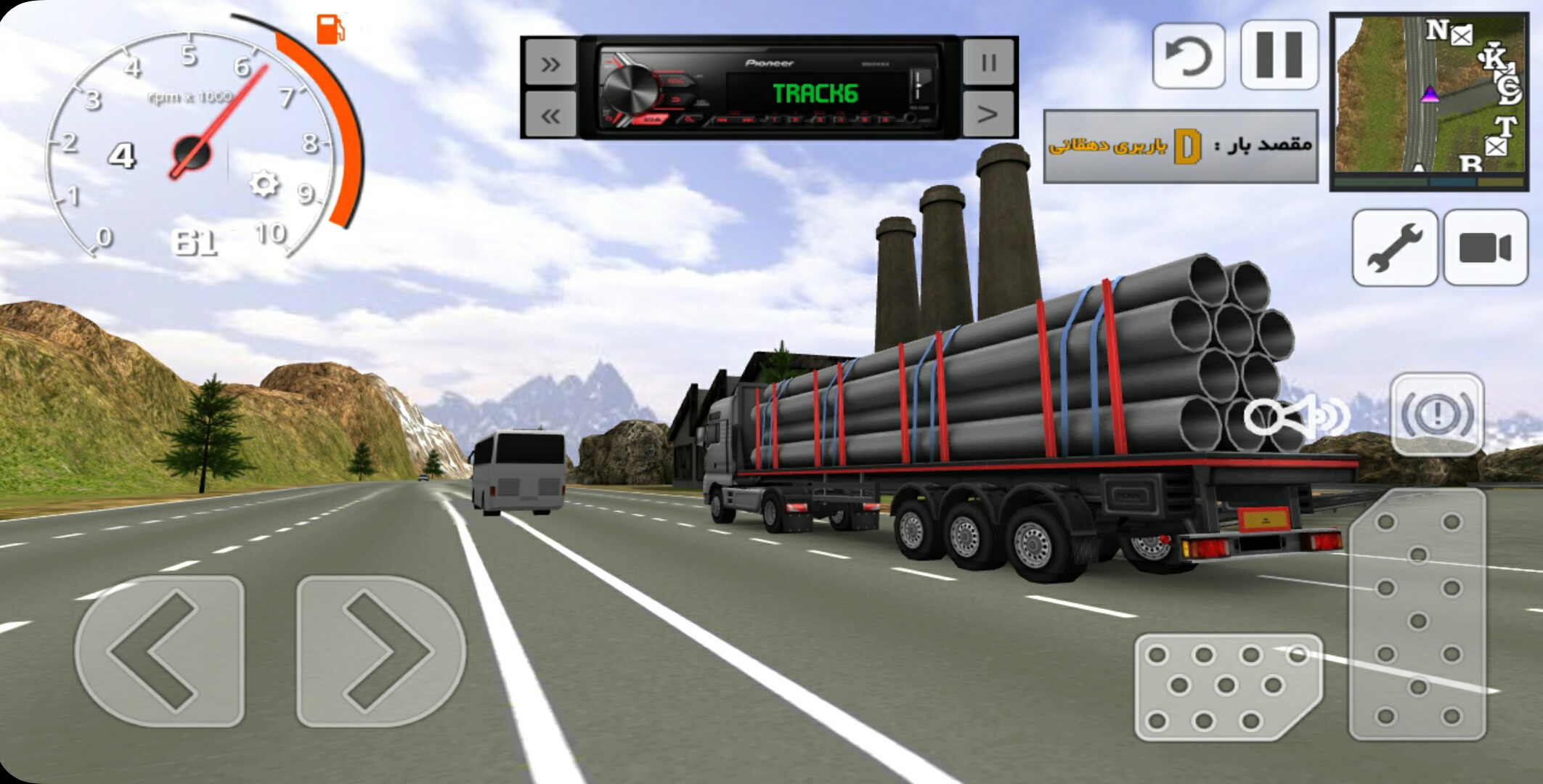The height and width of the screenshot is (784, 1543).
Task: Reset the truck with the circular arrow button
Action: coord(1189,56)
